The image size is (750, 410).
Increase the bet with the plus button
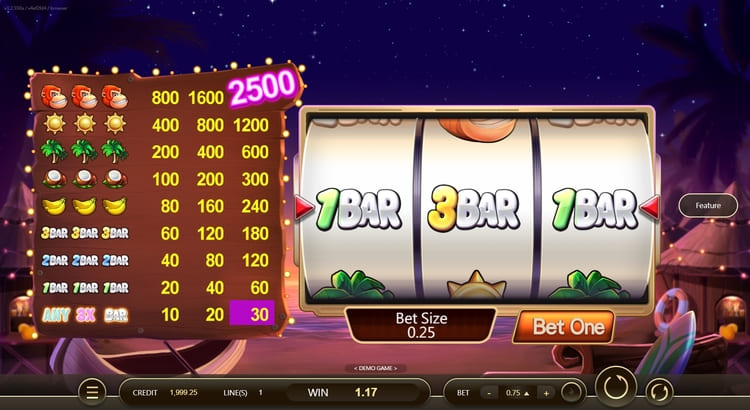(x=546, y=392)
